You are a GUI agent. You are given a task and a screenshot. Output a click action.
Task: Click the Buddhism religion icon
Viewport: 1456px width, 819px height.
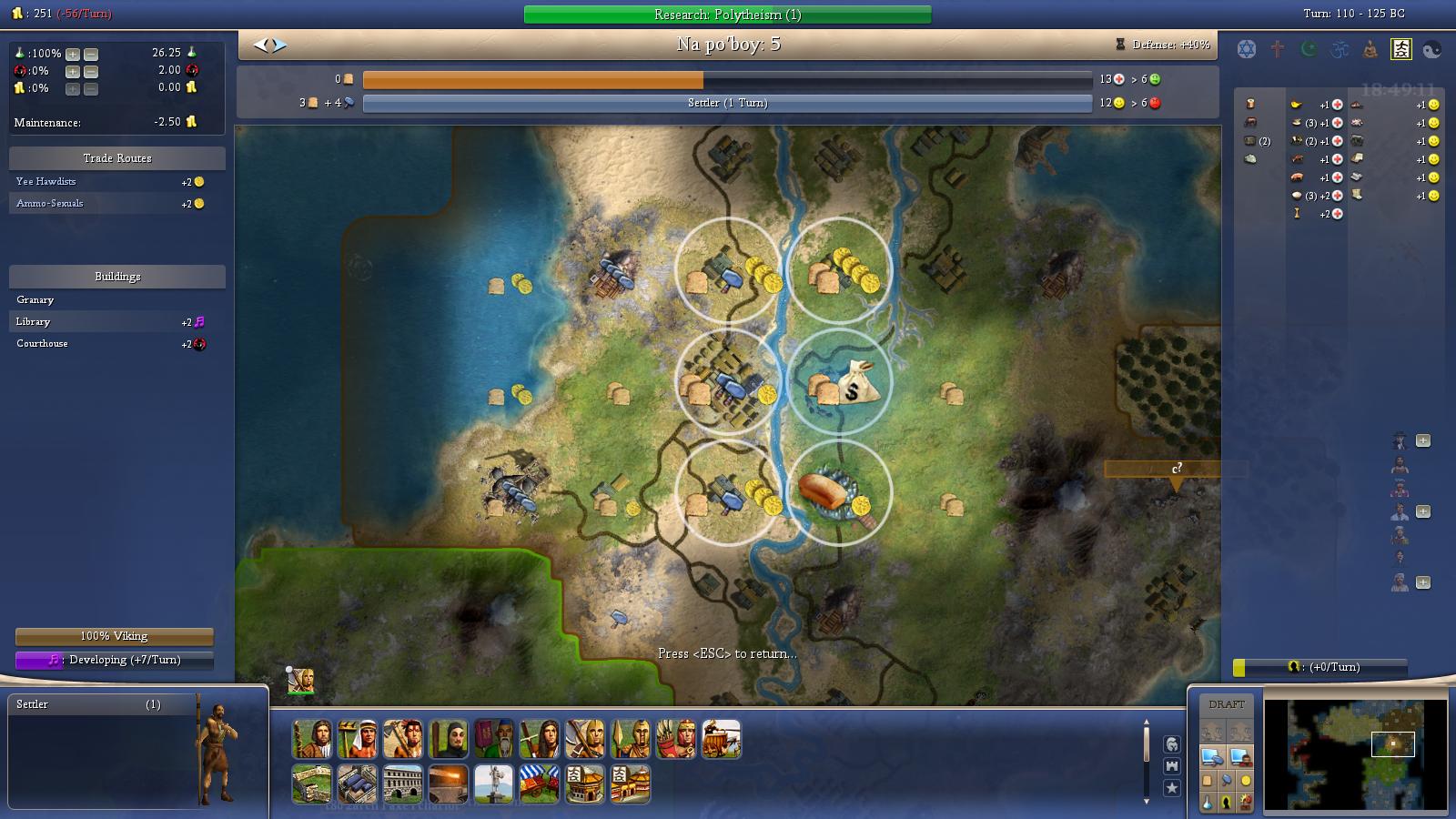[1370, 50]
